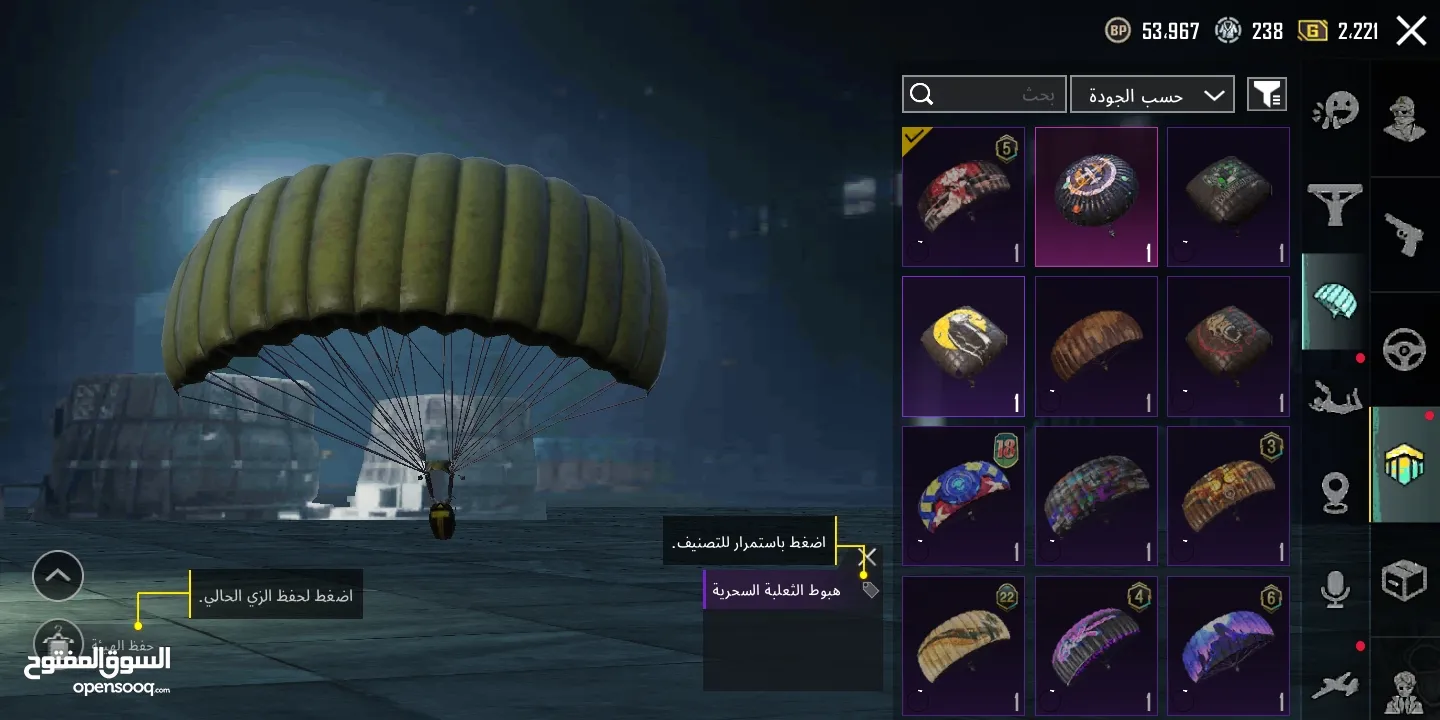Click the round up-arrow button
Viewport: 1440px width, 720px height.
click(58, 576)
